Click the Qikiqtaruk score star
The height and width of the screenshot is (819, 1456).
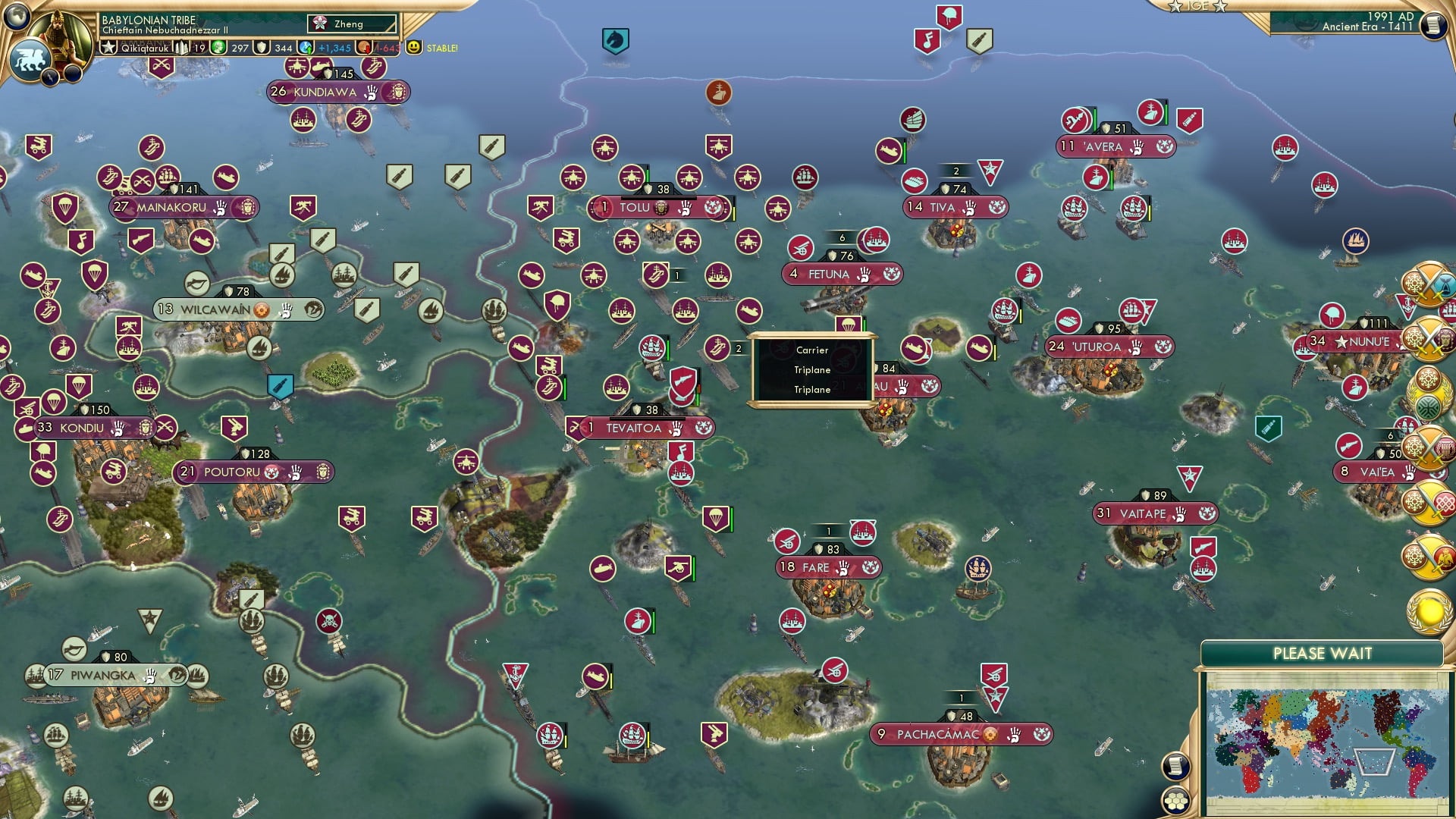coord(108,46)
